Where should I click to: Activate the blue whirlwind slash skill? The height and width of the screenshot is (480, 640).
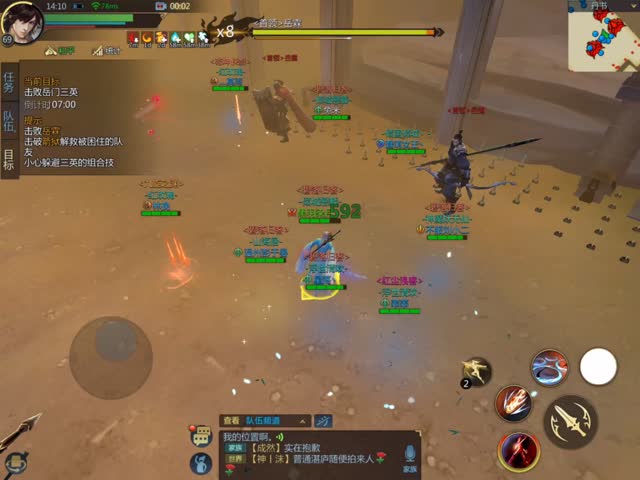tap(549, 367)
